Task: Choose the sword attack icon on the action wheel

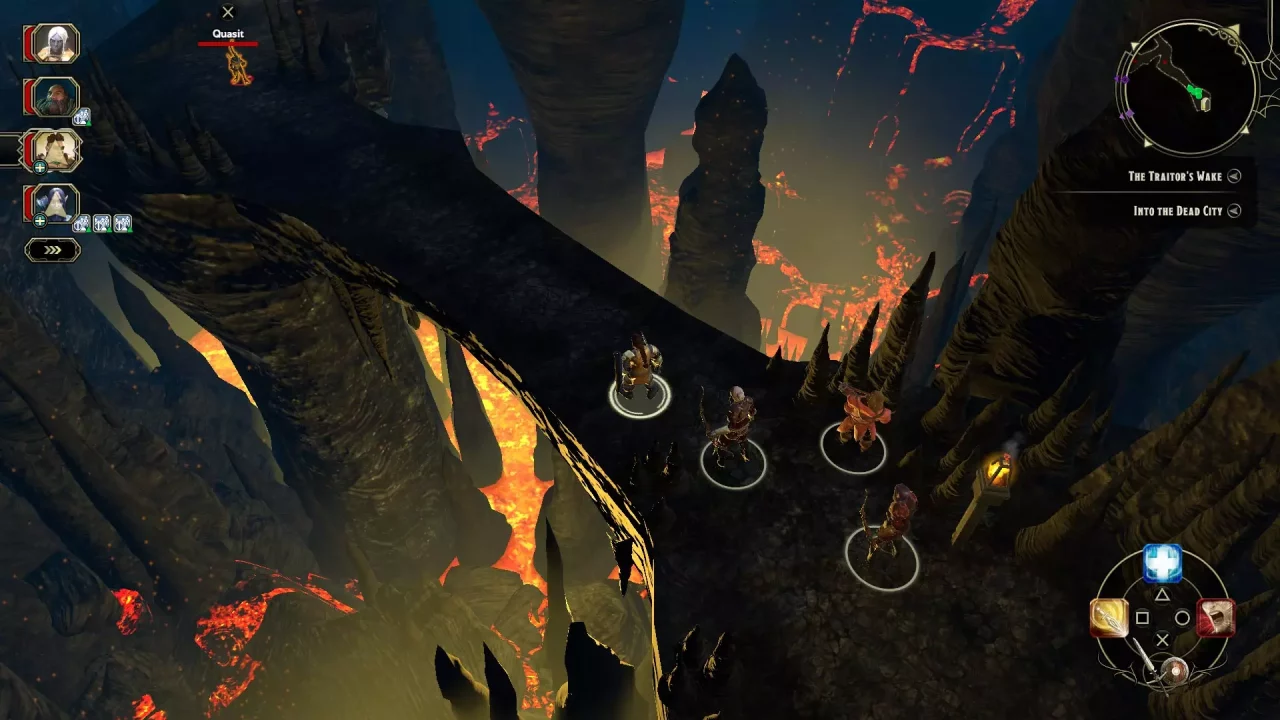Action: coord(1108,618)
